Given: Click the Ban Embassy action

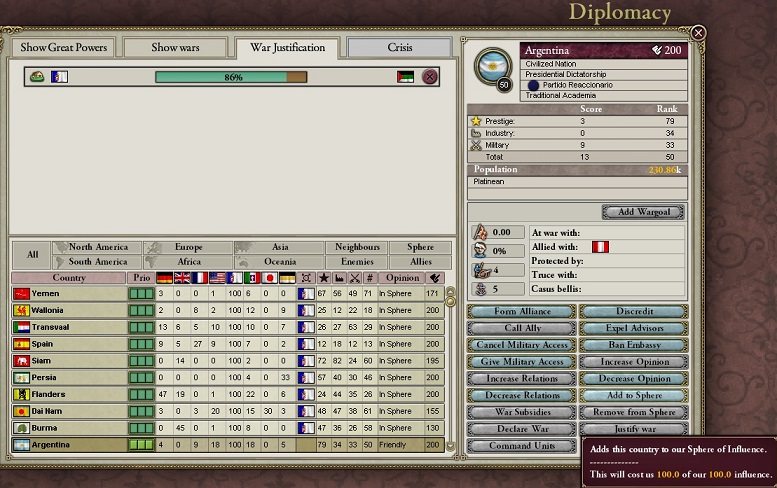Looking at the screenshot, I should [x=634, y=345].
